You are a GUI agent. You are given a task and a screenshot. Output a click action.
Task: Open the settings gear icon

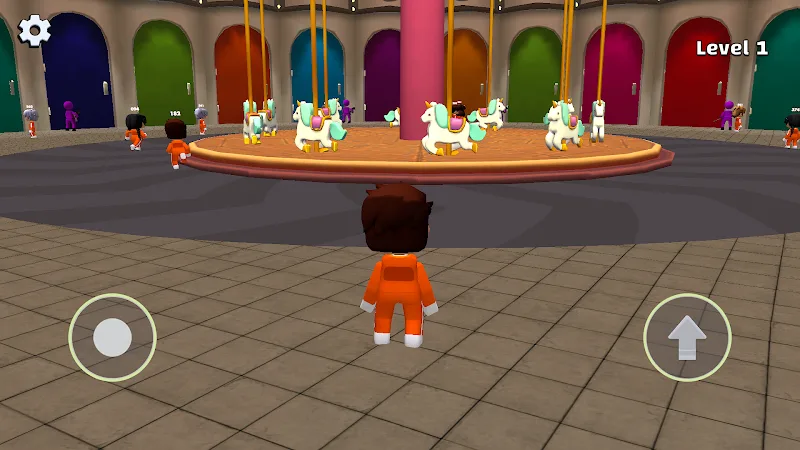tap(35, 30)
